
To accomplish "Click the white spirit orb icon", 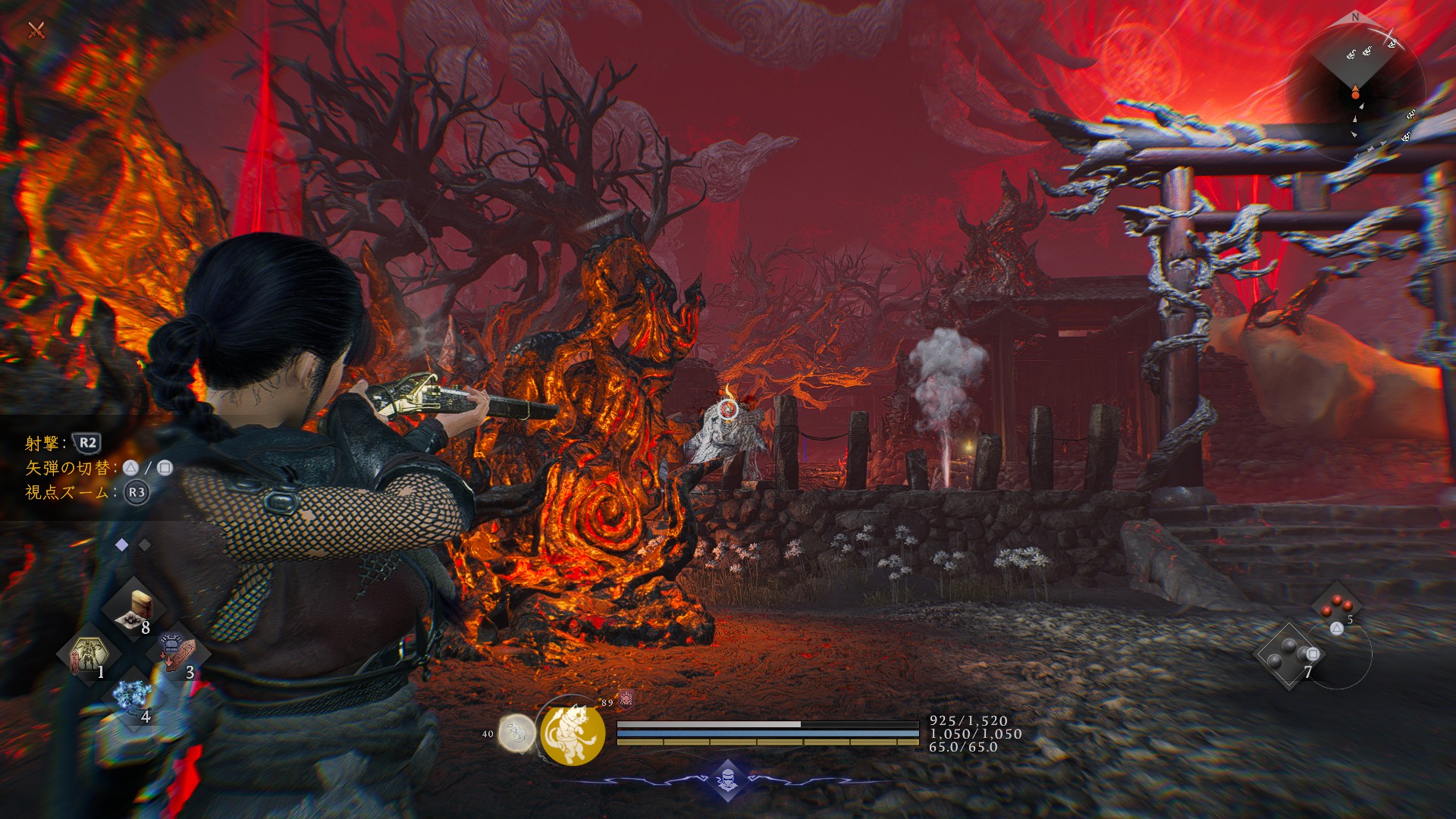I will pos(516,733).
